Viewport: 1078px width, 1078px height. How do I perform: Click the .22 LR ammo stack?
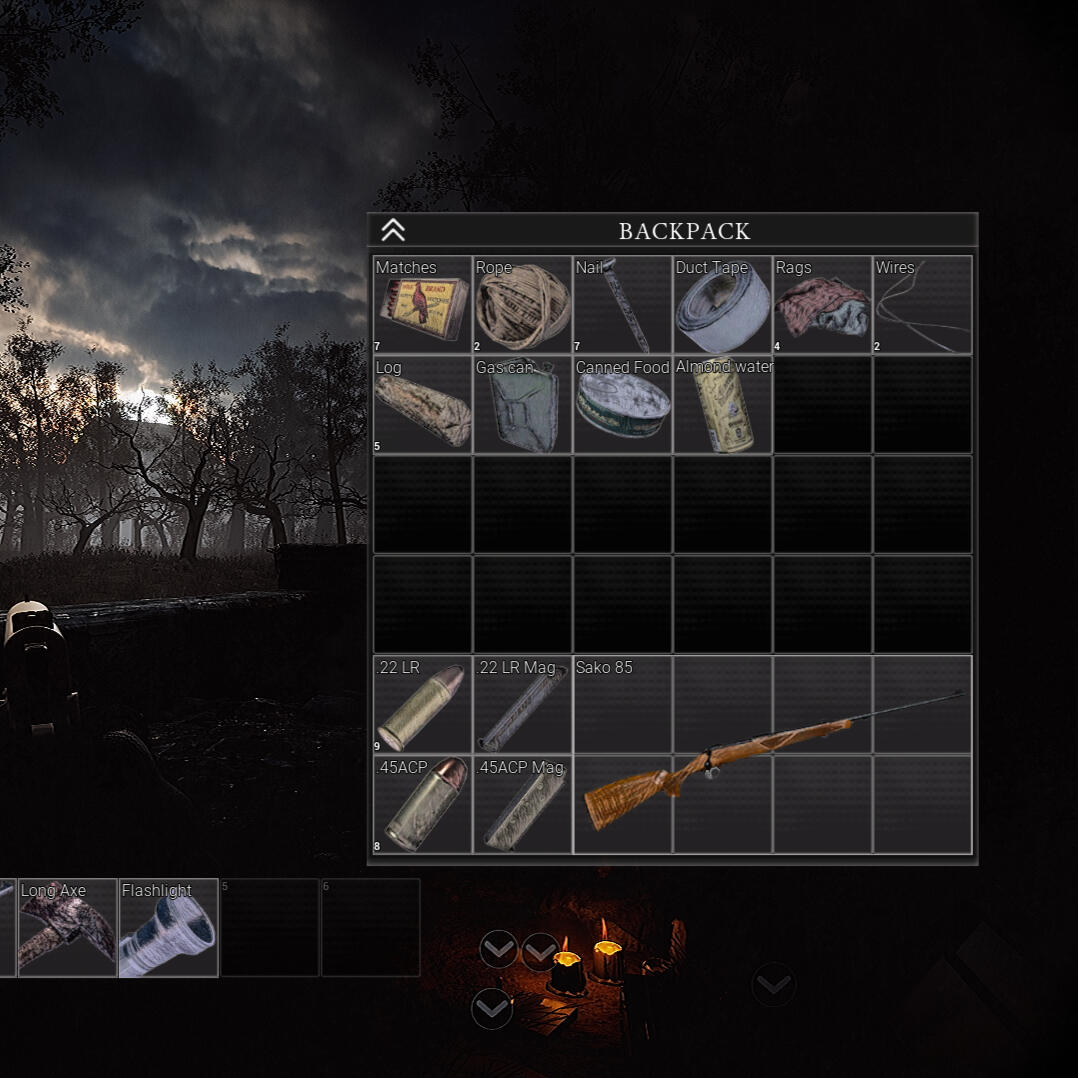pyautogui.click(x=422, y=705)
